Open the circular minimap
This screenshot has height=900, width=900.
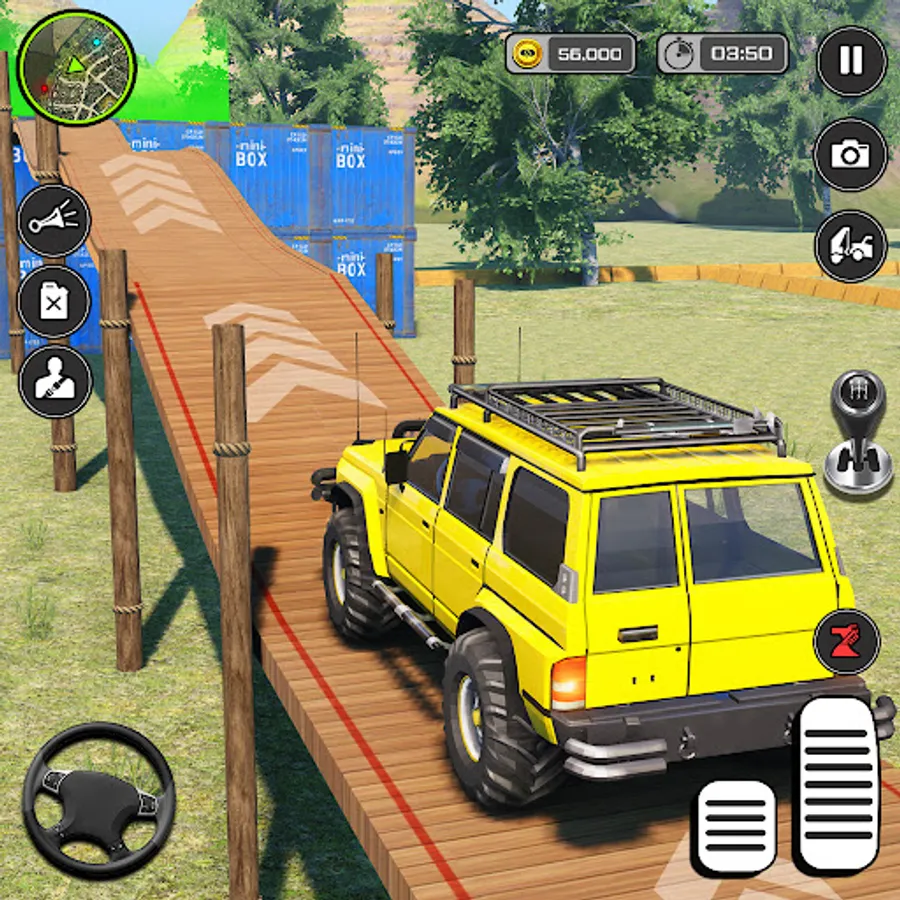point(77,67)
